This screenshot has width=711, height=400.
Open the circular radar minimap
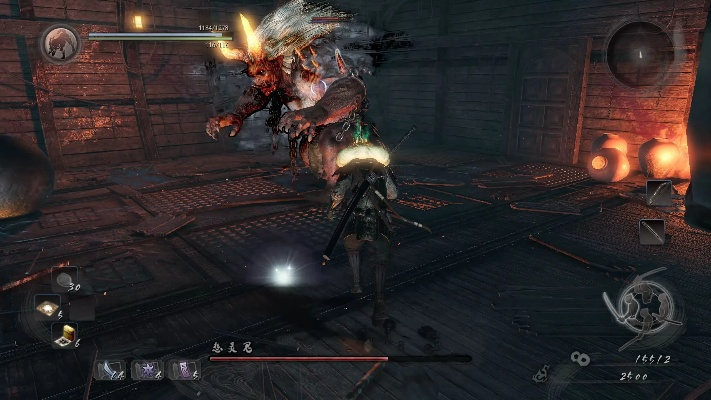coord(640,52)
